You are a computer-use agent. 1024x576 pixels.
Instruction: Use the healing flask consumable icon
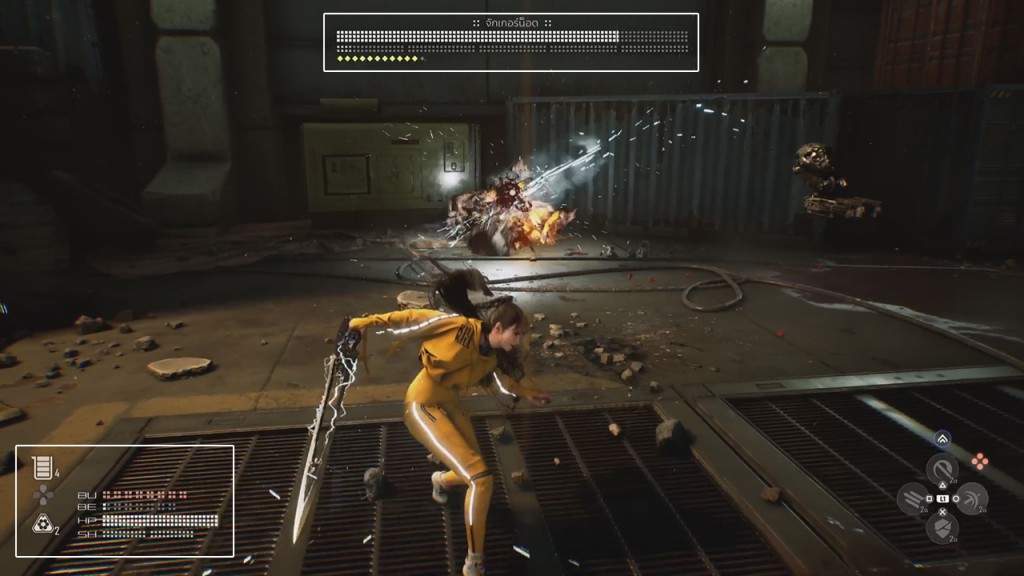(41, 466)
